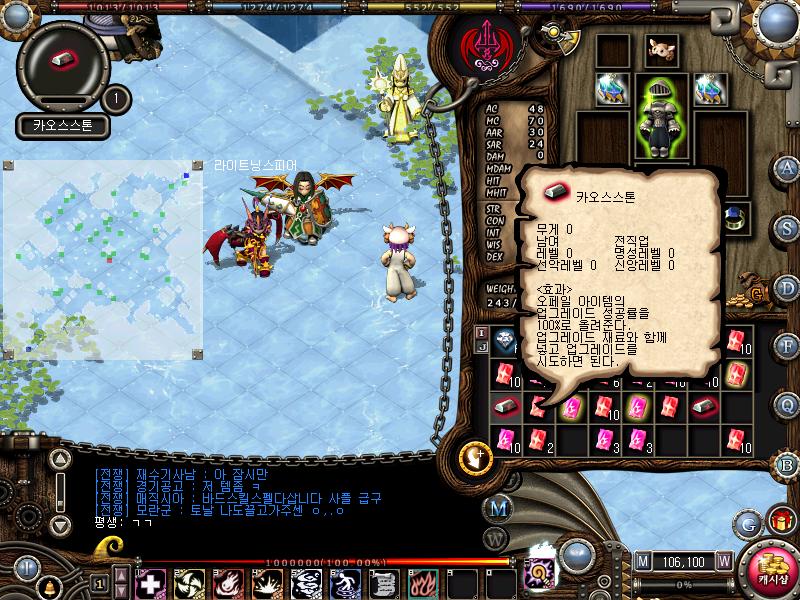Screen dimensions: 800x600
Task: Click the round M button by the chat
Action: coord(496,508)
